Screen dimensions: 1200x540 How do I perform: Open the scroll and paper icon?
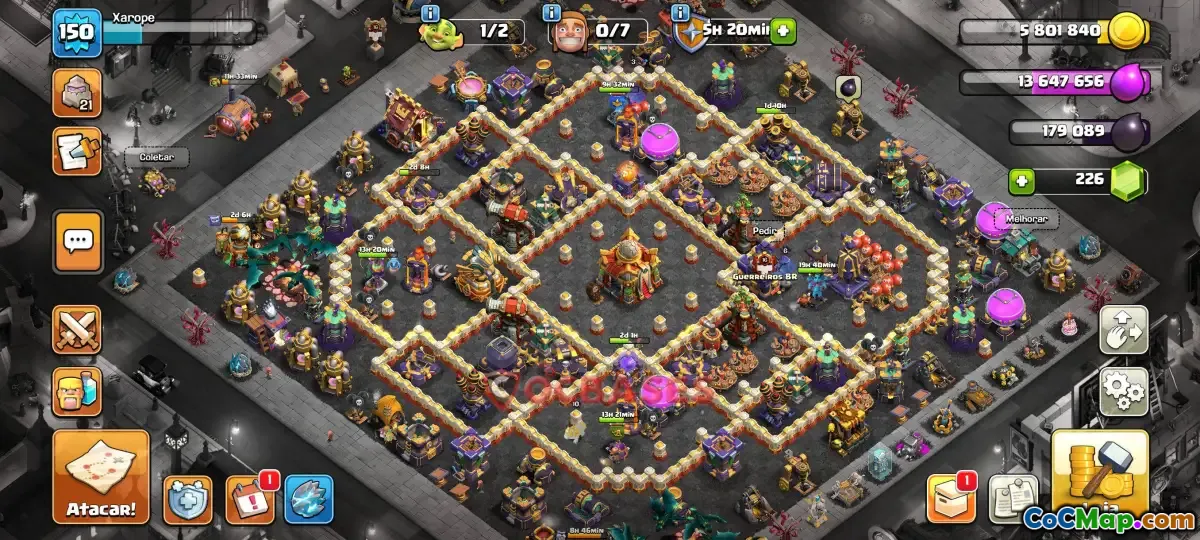77,151
